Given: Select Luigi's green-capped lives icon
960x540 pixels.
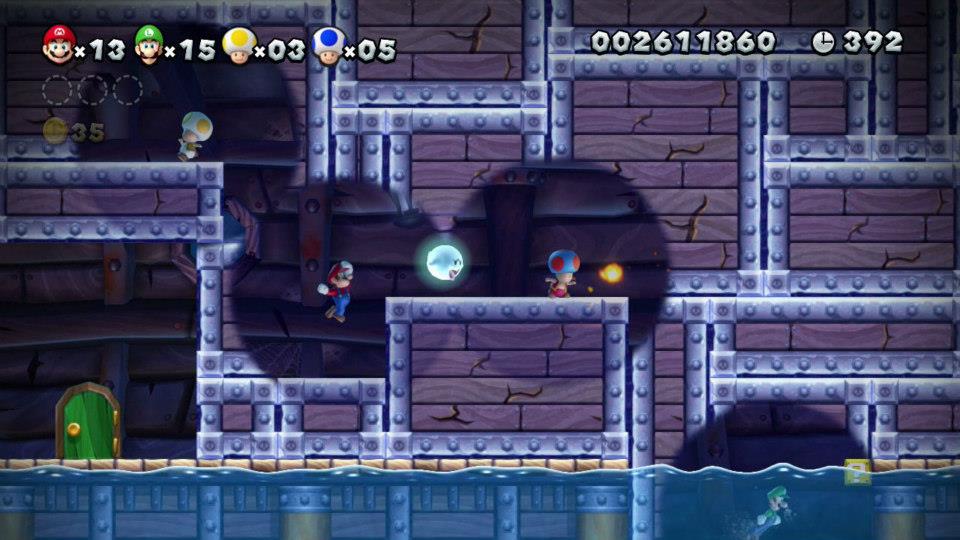Looking at the screenshot, I should [148, 44].
